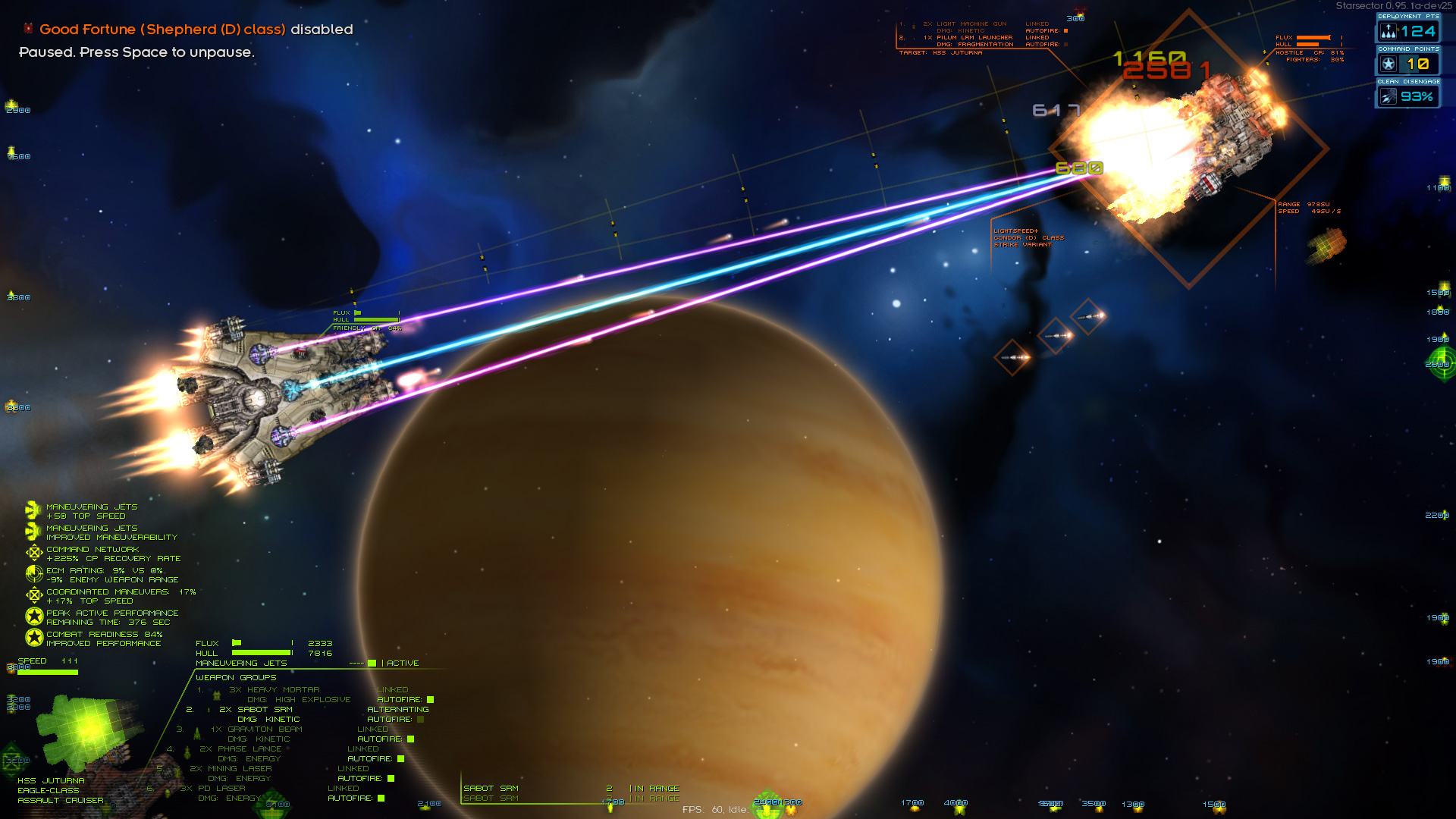Toggle autofire for the Phase Lance group
1456x819 pixels.
click(x=400, y=758)
